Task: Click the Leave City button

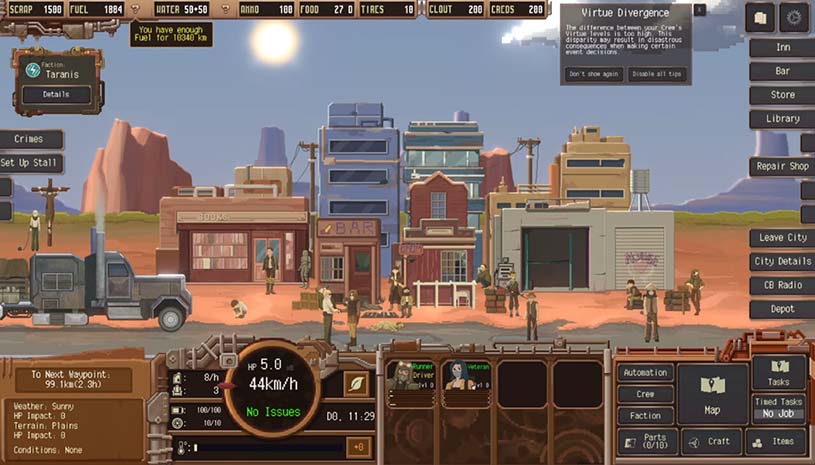Action: 782,238
